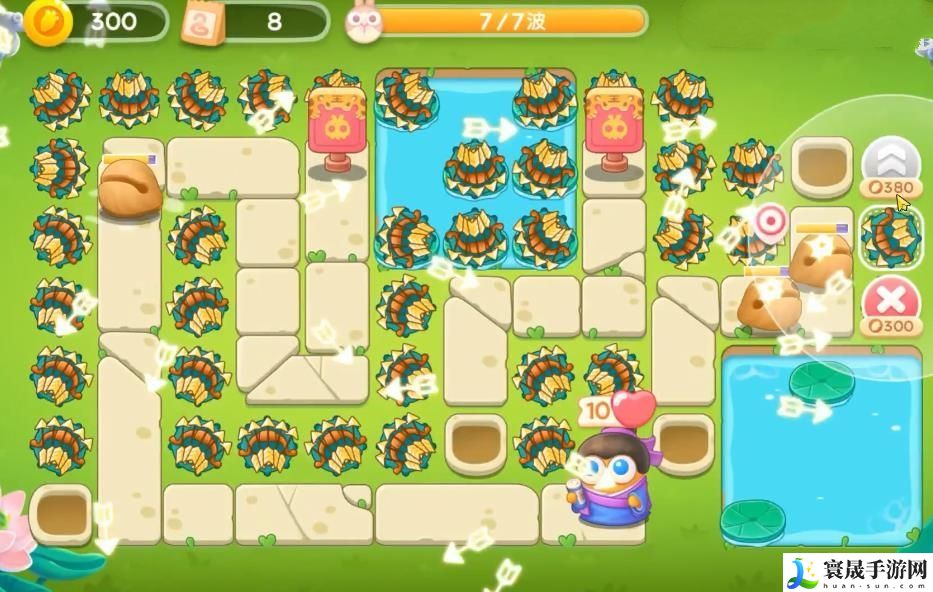Select the highlighted crossbow tower tile
The image size is (933, 592).
(889, 236)
